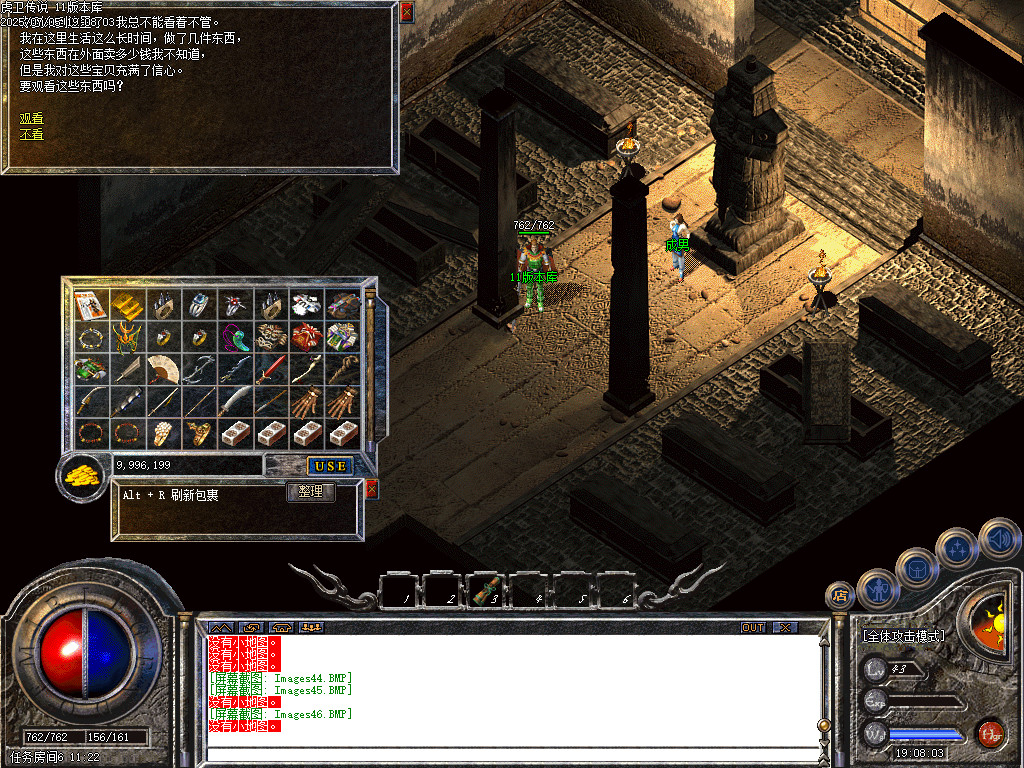The width and height of the screenshot is (1024, 768).
Task: Sort the bag with the 整理 button
Action: tap(311, 492)
